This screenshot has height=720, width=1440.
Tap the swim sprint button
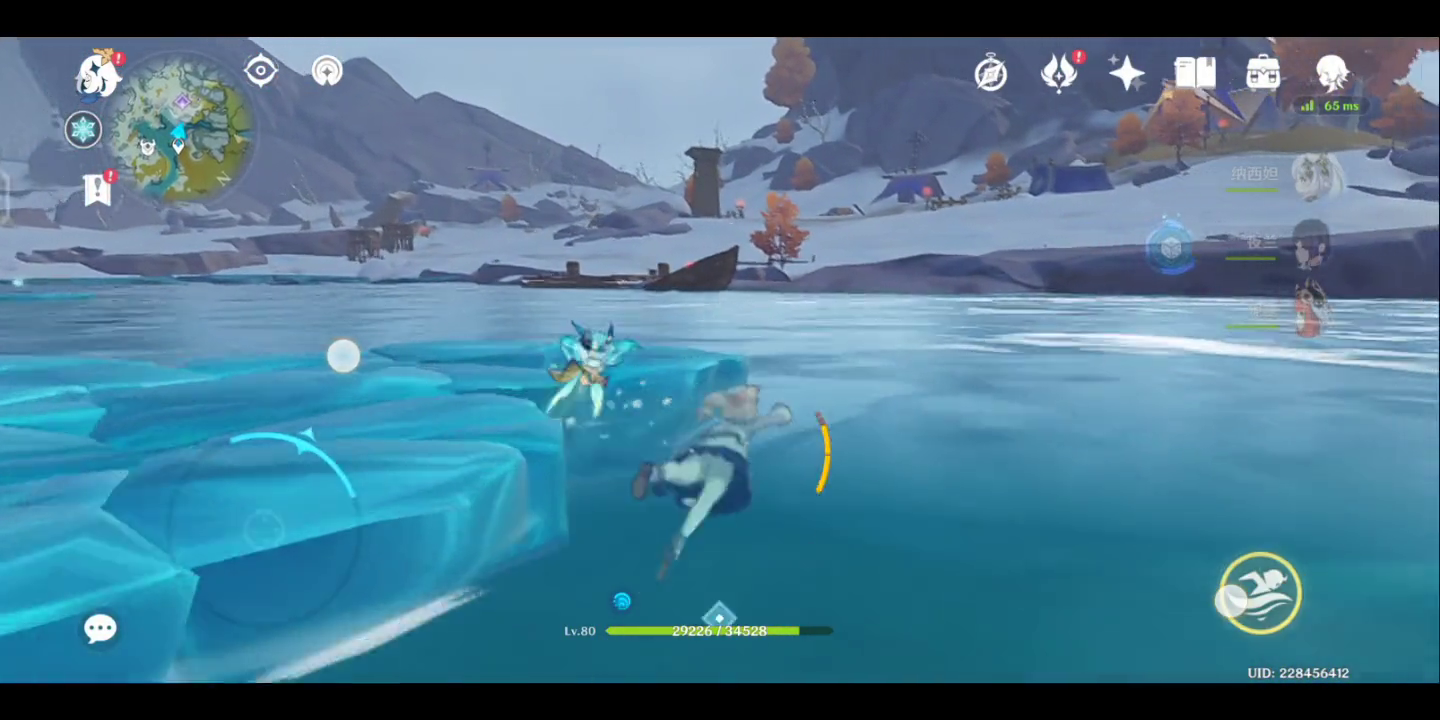click(1259, 592)
